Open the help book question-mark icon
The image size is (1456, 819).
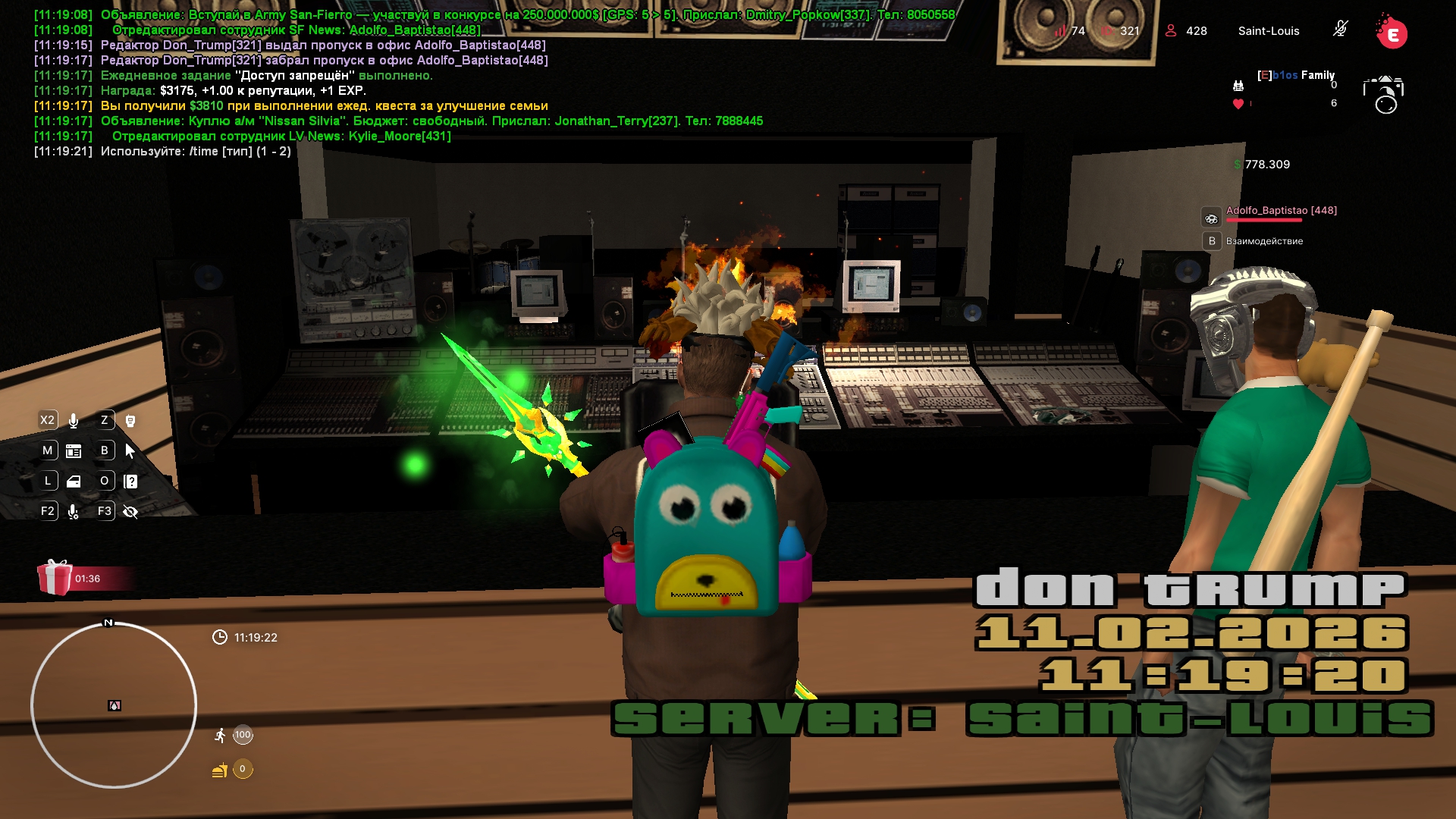click(x=130, y=482)
